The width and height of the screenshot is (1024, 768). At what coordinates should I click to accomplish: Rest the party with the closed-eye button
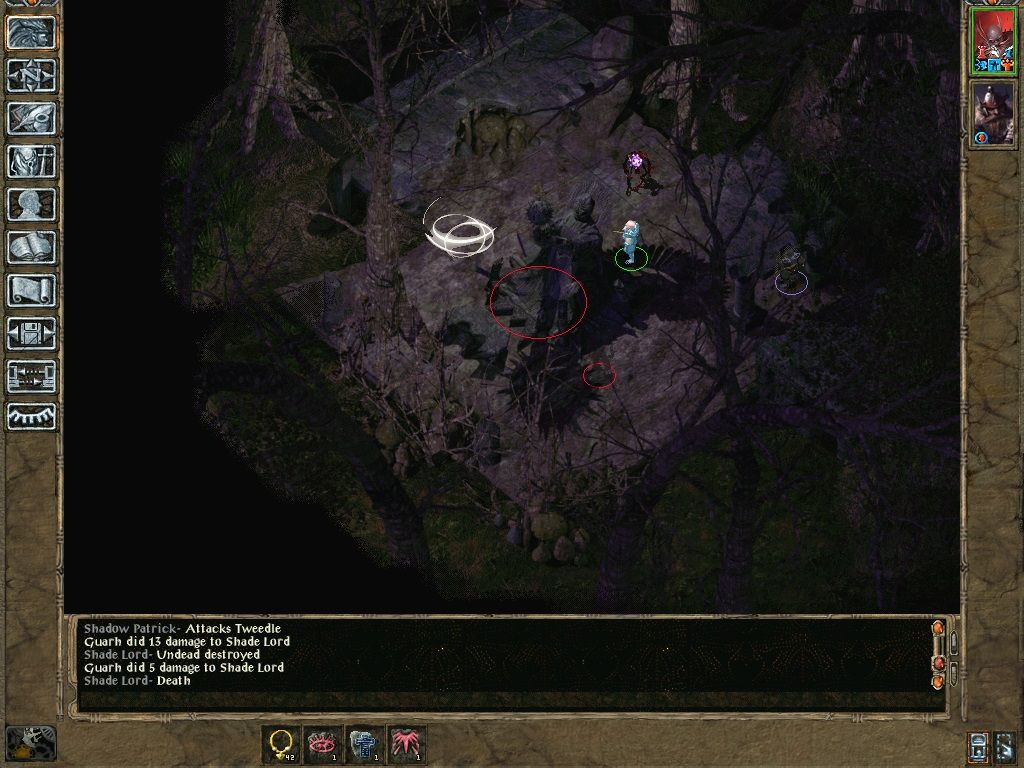[x=31, y=417]
